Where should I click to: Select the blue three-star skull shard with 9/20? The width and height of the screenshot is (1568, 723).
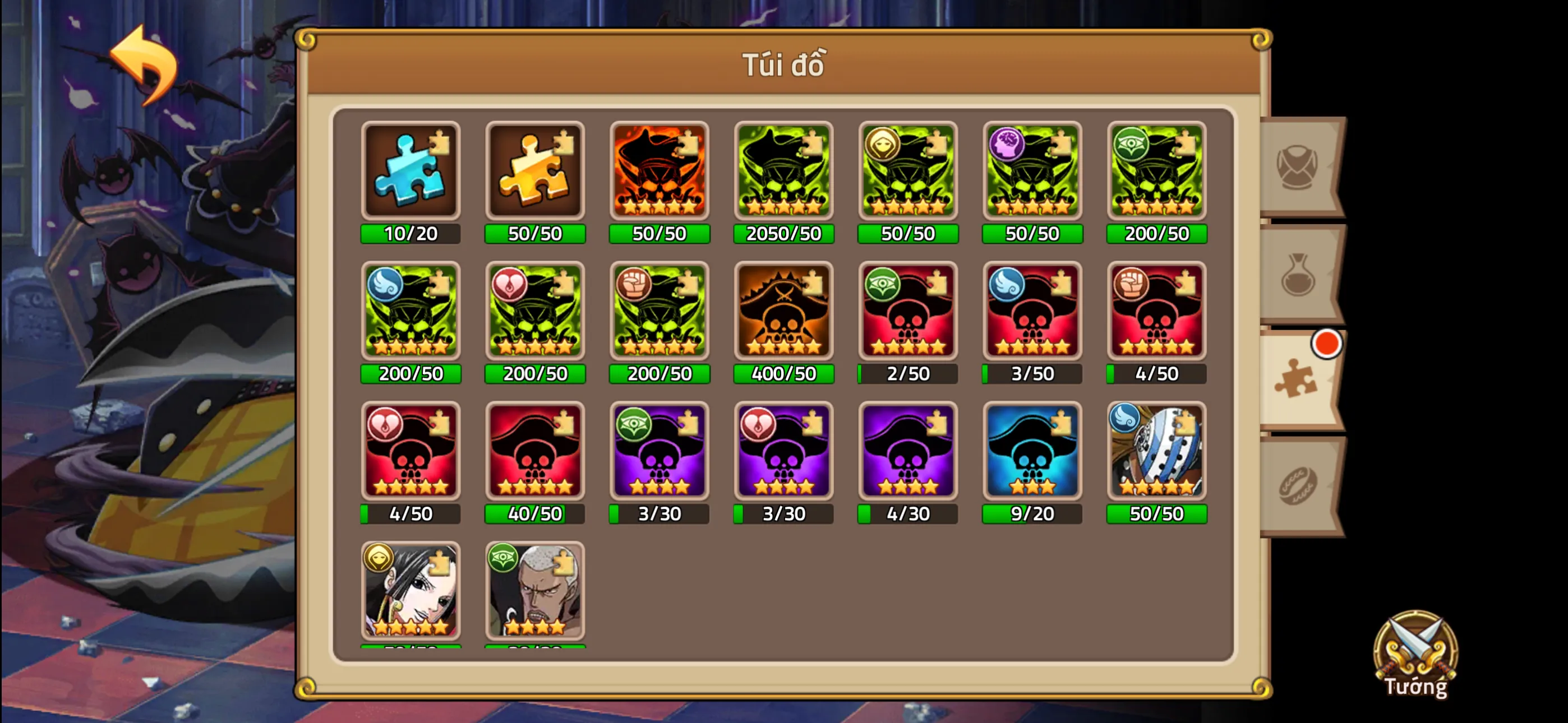pos(1032,452)
